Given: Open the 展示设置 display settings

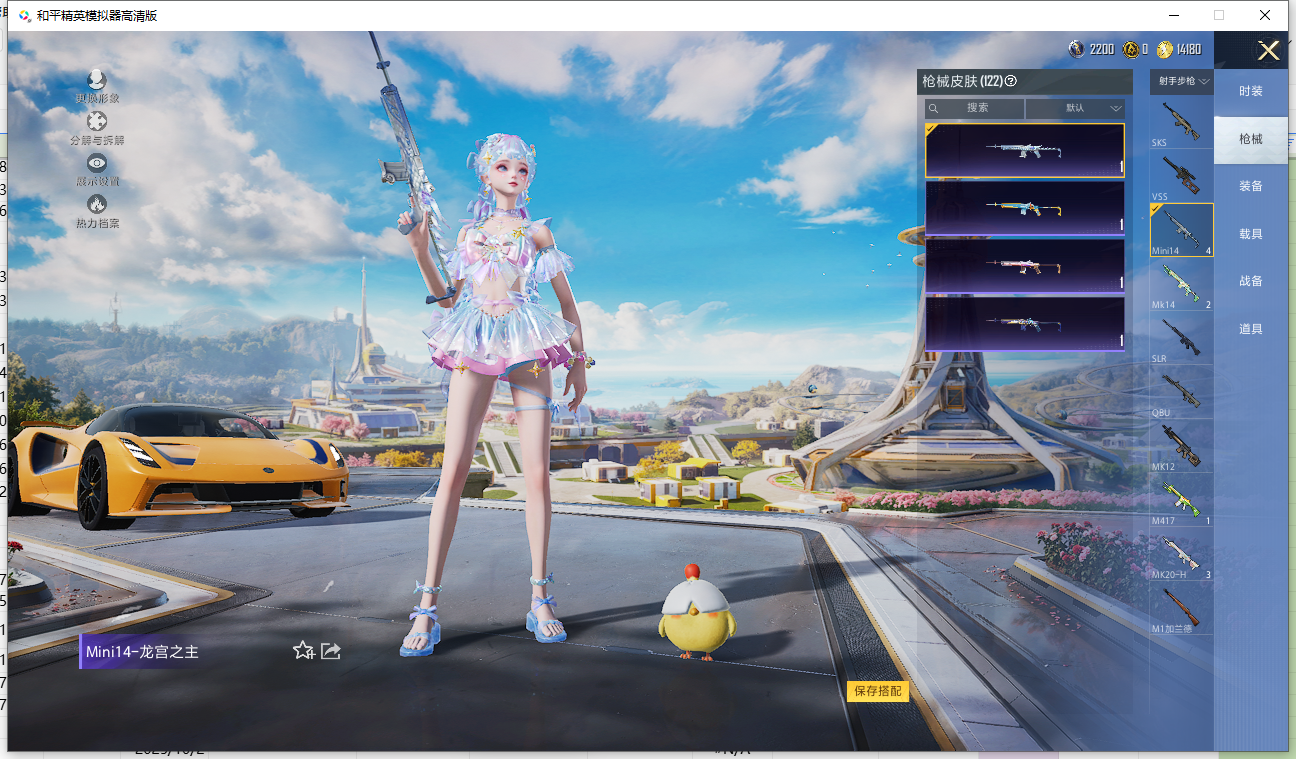Looking at the screenshot, I should pos(97,169).
